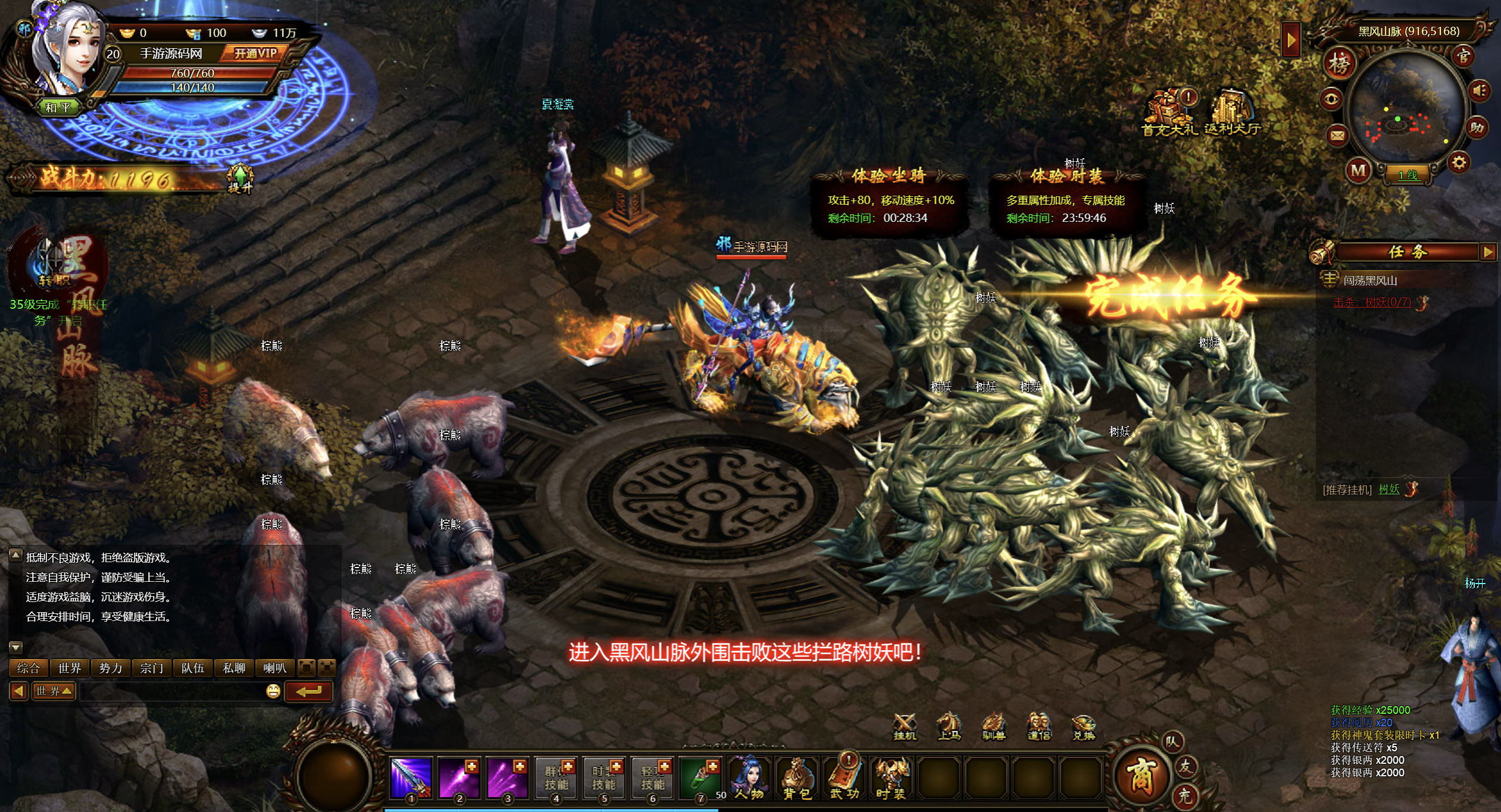Open the 榜 ranking button by minimap
Screen dimensions: 1501x812
pyautogui.click(x=1339, y=64)
